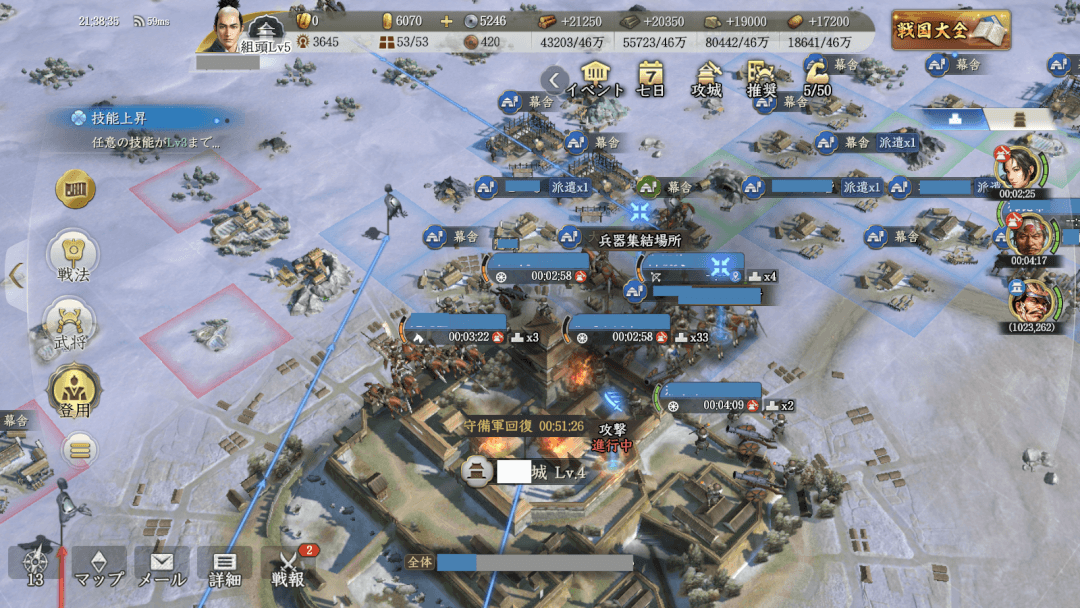Screen dimensions: 1080x608
Task: Open the 戦法 tactics menu
Action: coord(74,255)
